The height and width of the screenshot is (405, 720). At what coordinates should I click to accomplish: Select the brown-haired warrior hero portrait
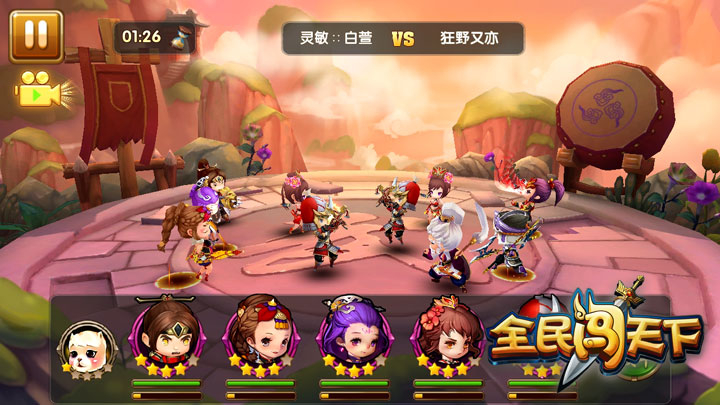point(165,335)
